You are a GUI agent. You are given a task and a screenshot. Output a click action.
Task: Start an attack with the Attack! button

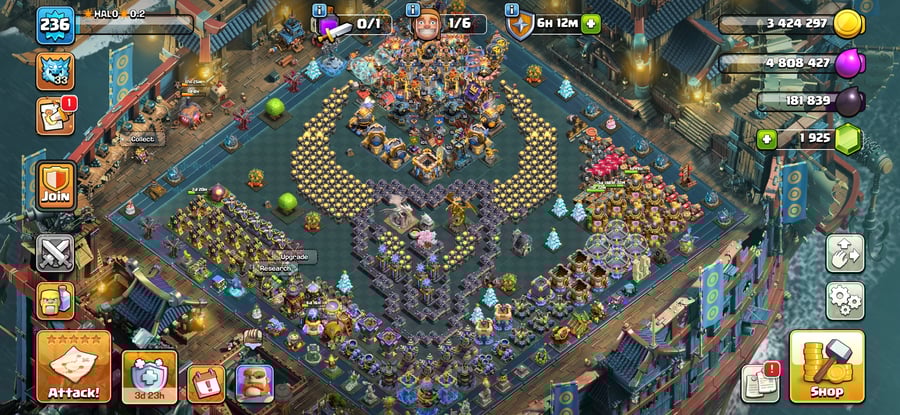73,367
